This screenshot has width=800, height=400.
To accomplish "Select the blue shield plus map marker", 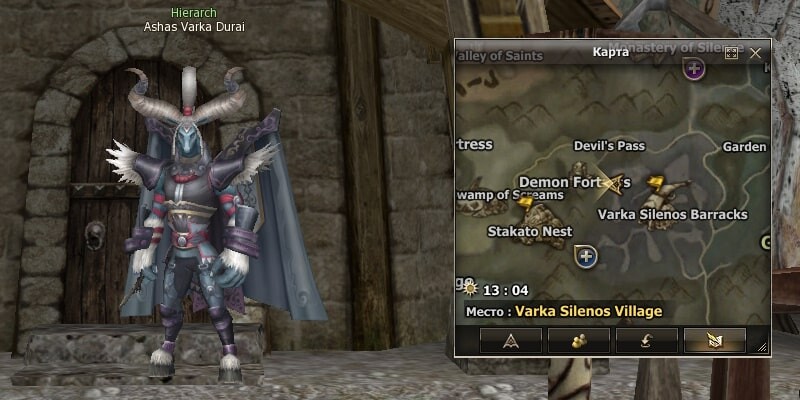I will [587, 258].
